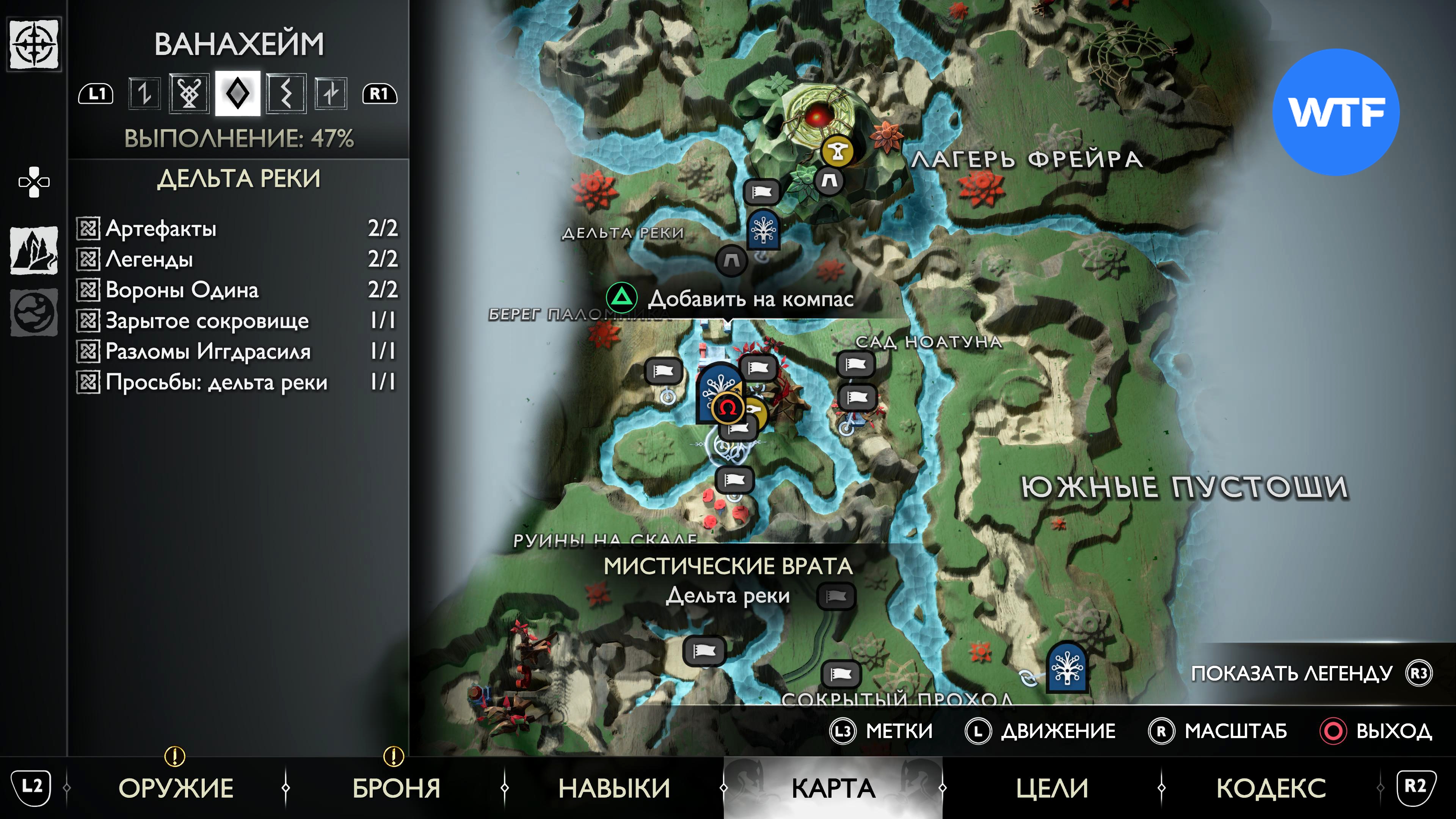Viewport: 1456px width, 819px height.
Task: Select the Карта tab
Action: click(833, 788)
